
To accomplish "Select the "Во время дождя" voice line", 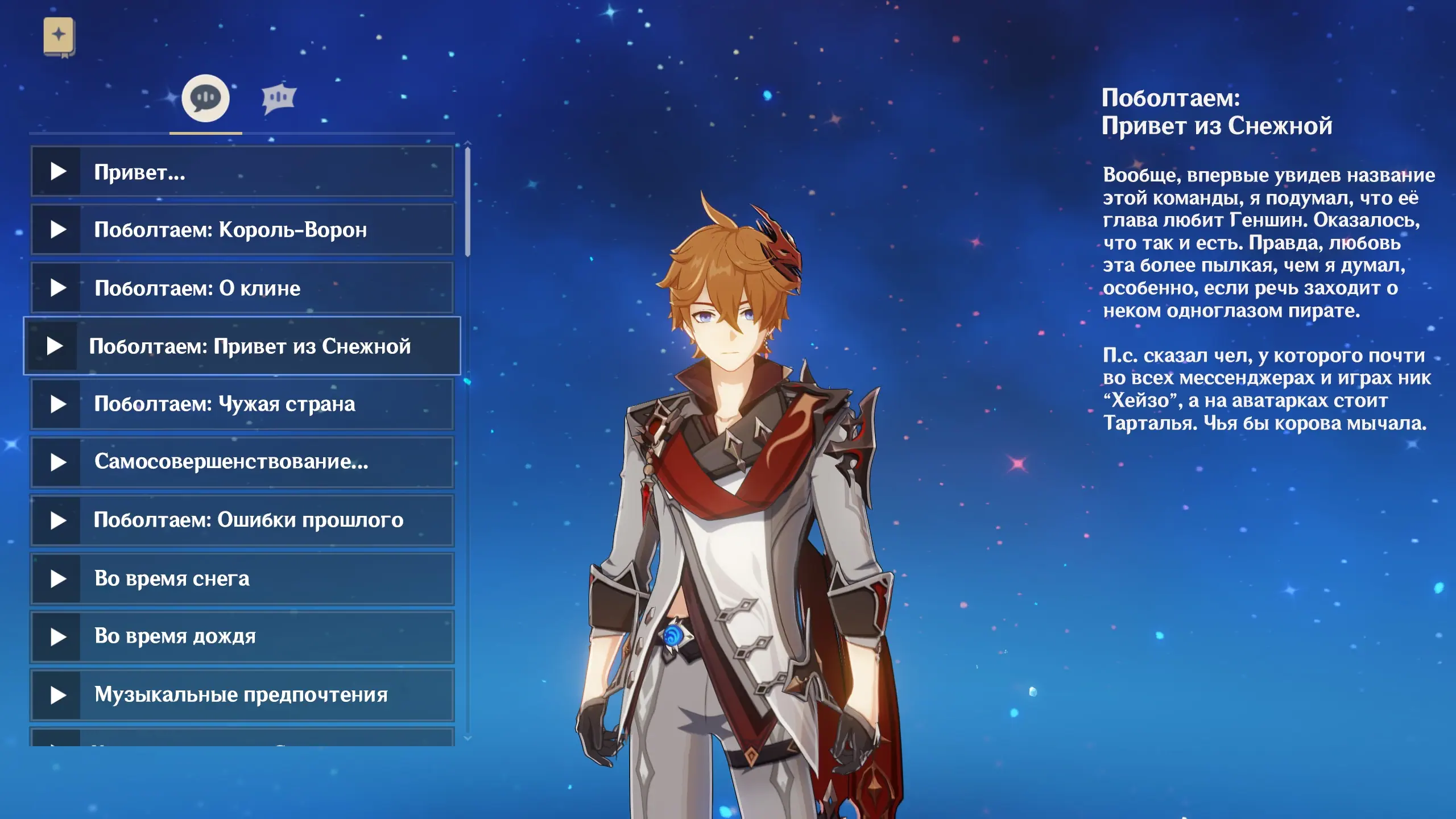I will tap(242, 636).
